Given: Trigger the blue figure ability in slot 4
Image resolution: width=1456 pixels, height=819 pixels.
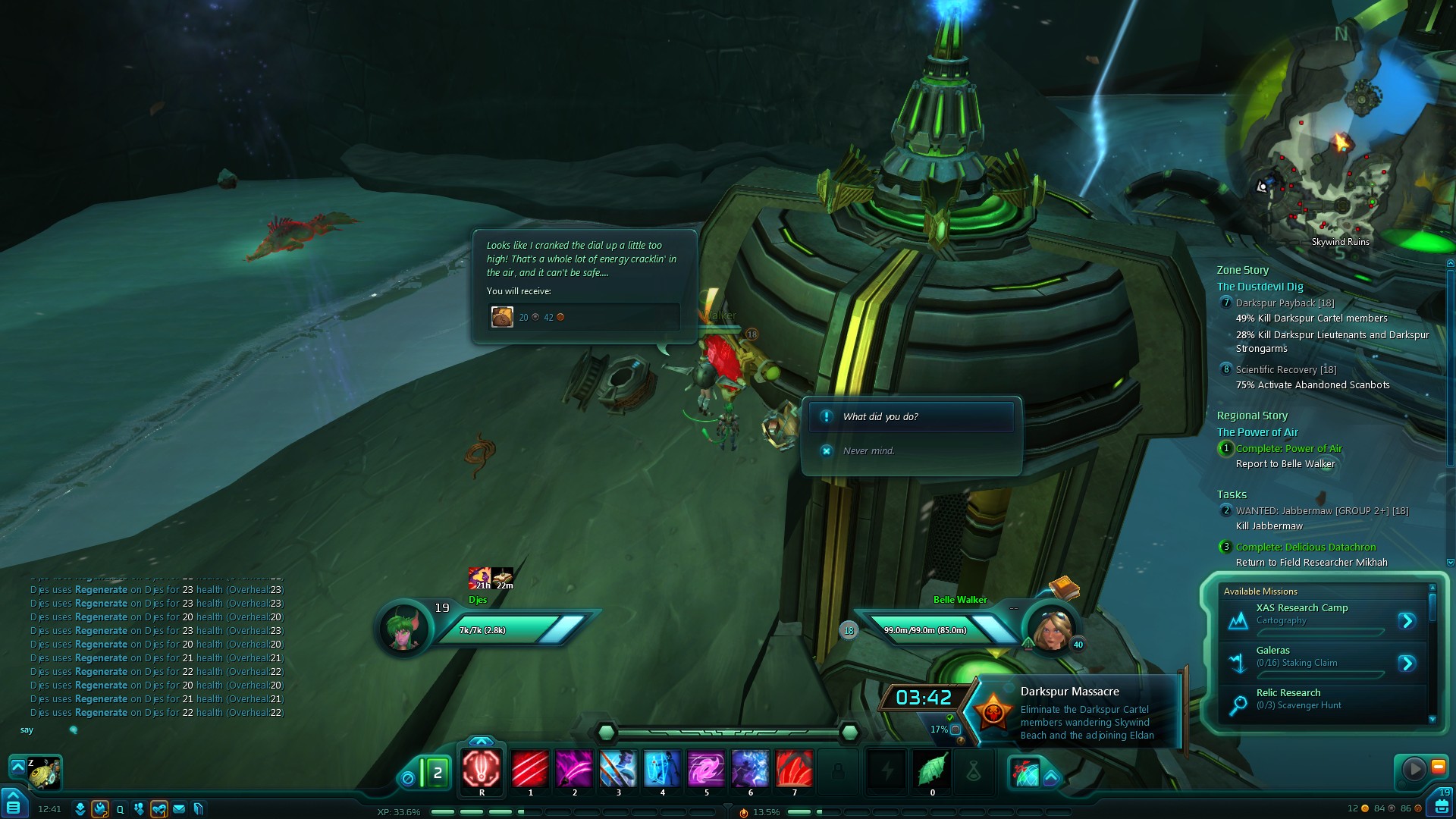Looking at the screenshot, I should [x=662, y=769].
